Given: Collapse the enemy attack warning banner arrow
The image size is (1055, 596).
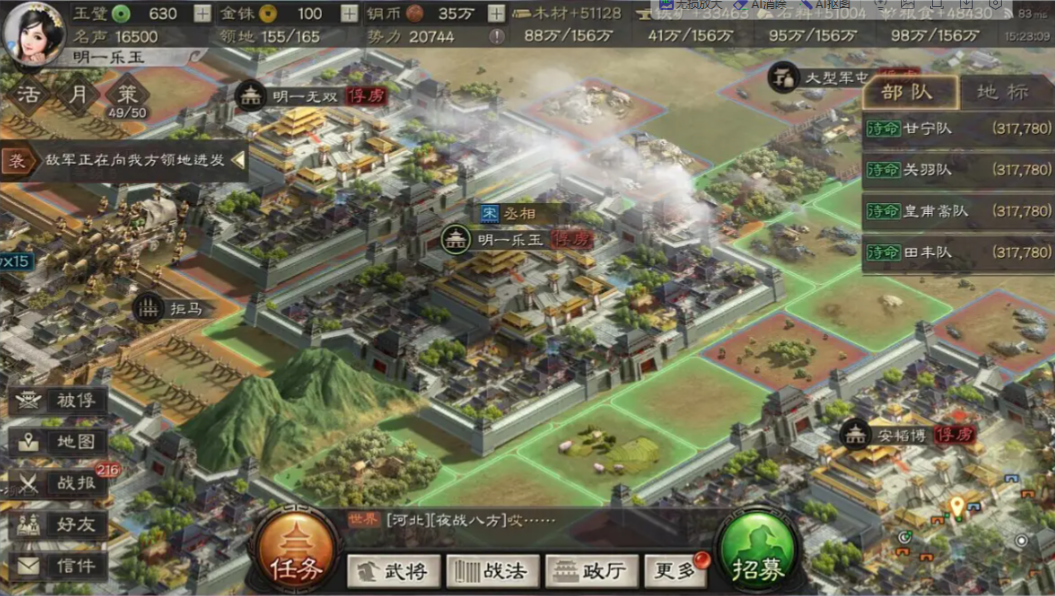Looking at the screenshot, I should coord(238,160).
